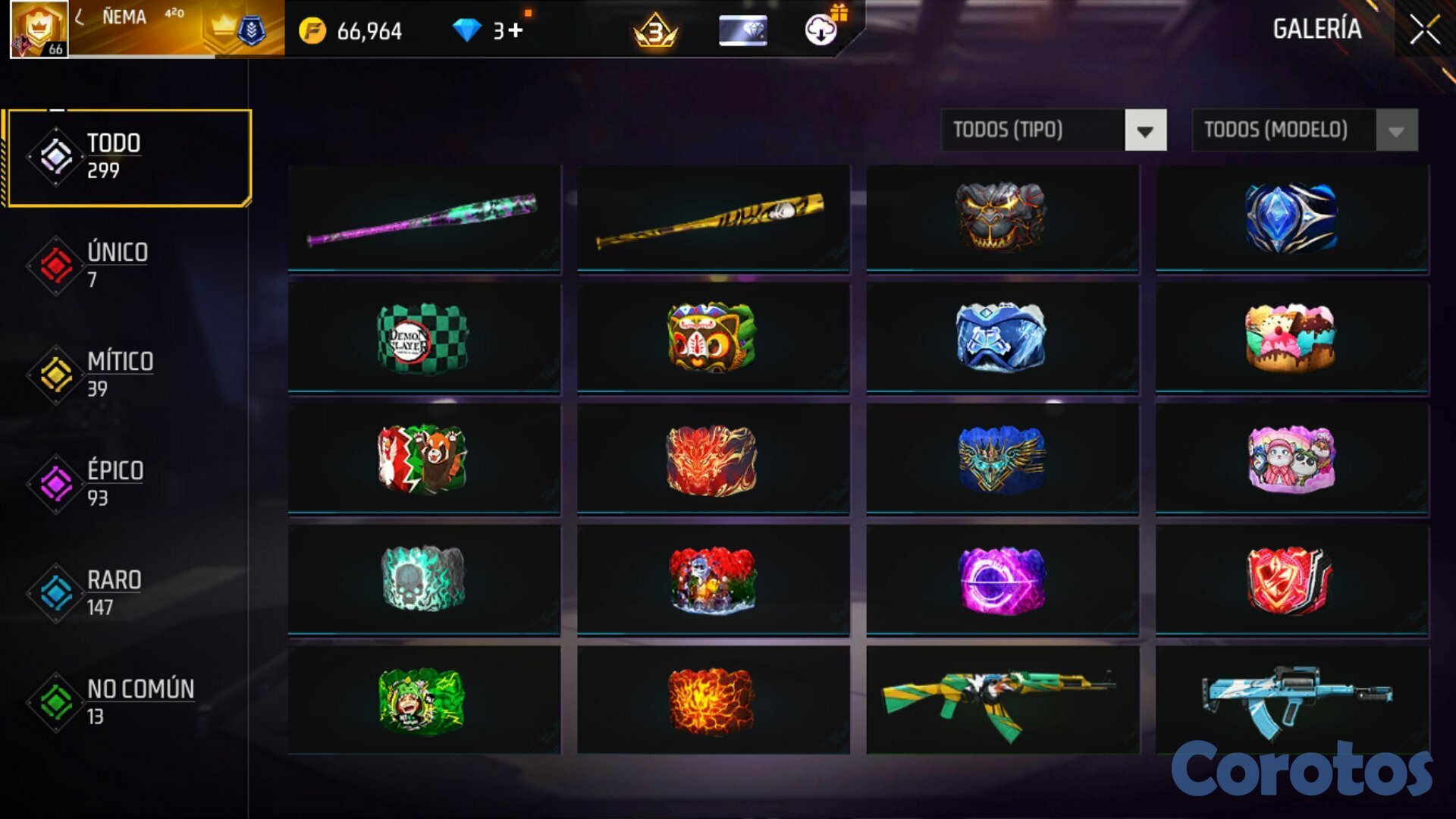Screen dimensions: 1456x819
Task: Filter by Raro rarity
Action: (x=114, y=592)
